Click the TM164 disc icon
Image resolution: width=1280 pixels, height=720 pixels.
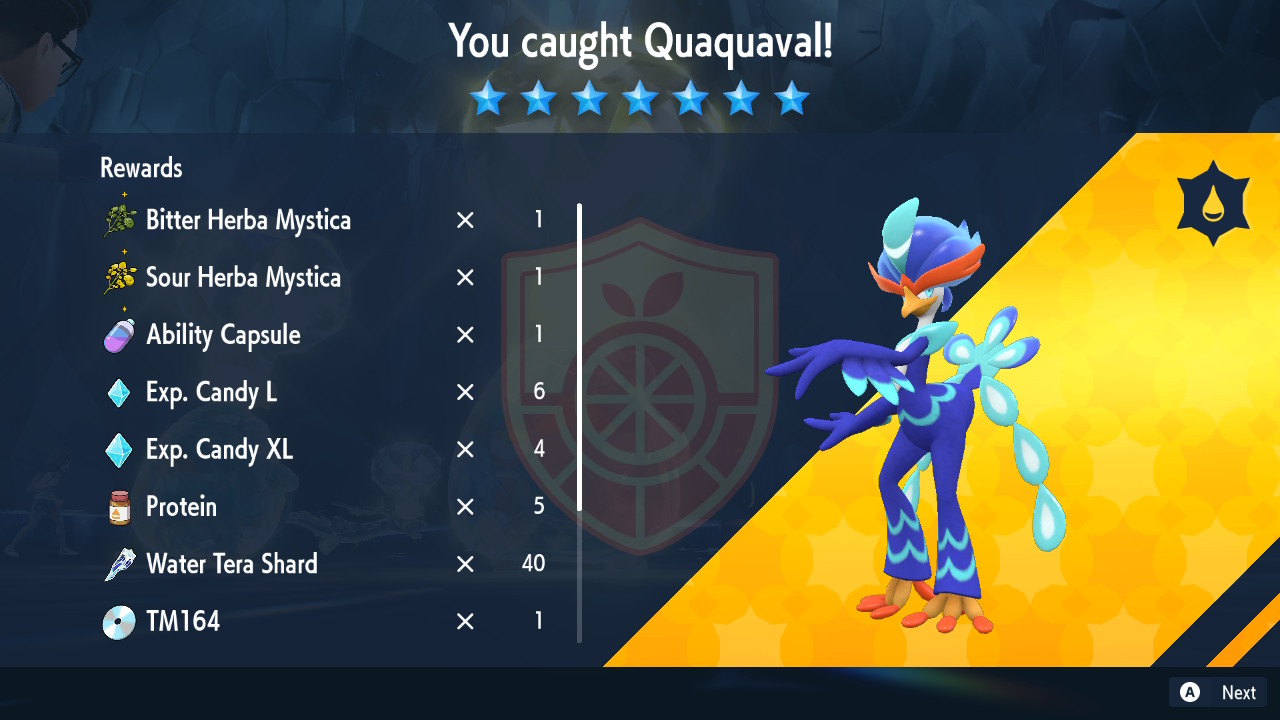119,621
